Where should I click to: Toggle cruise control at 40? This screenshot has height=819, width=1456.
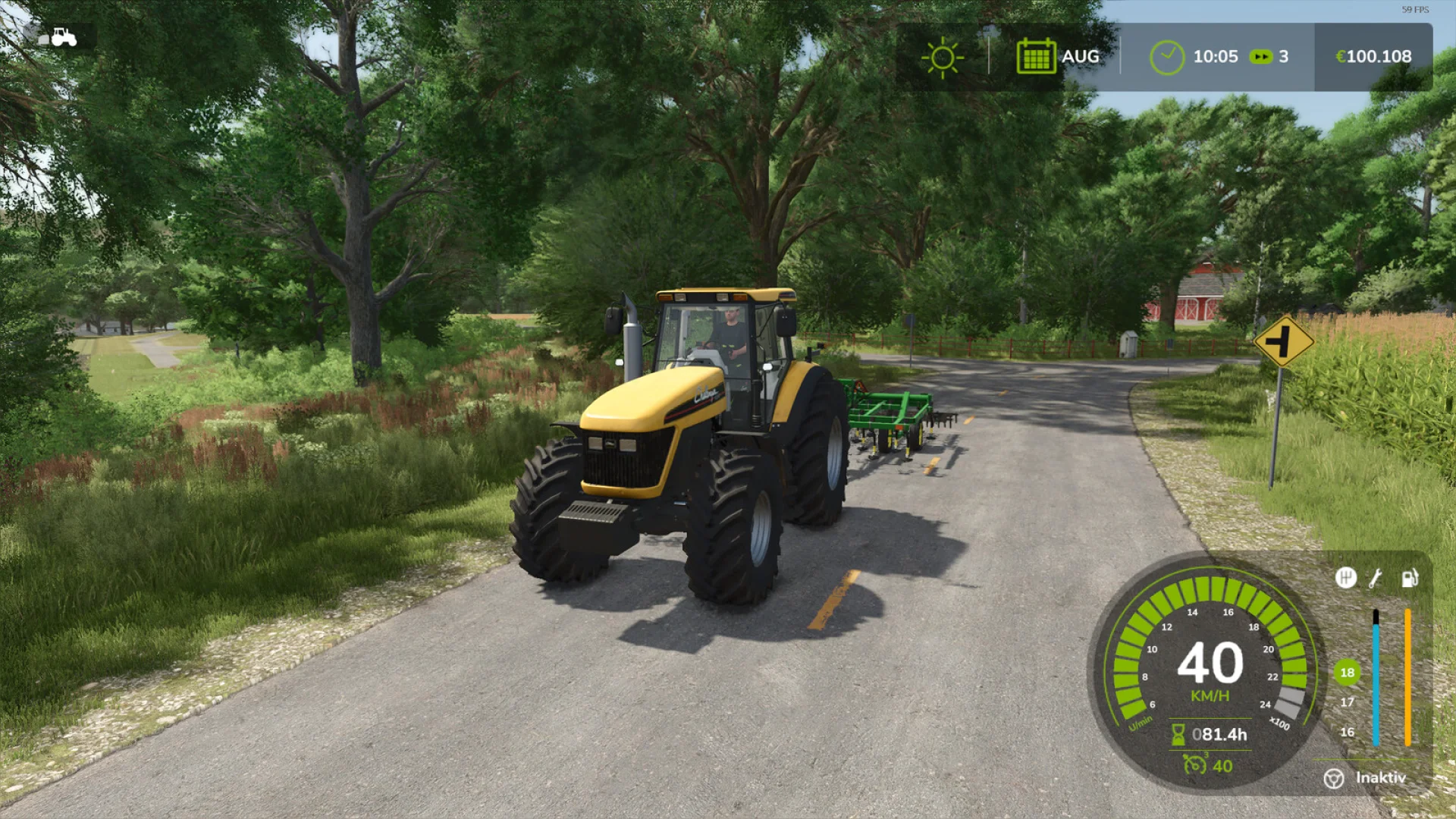pyautogui.click(x=1222, y=766)
